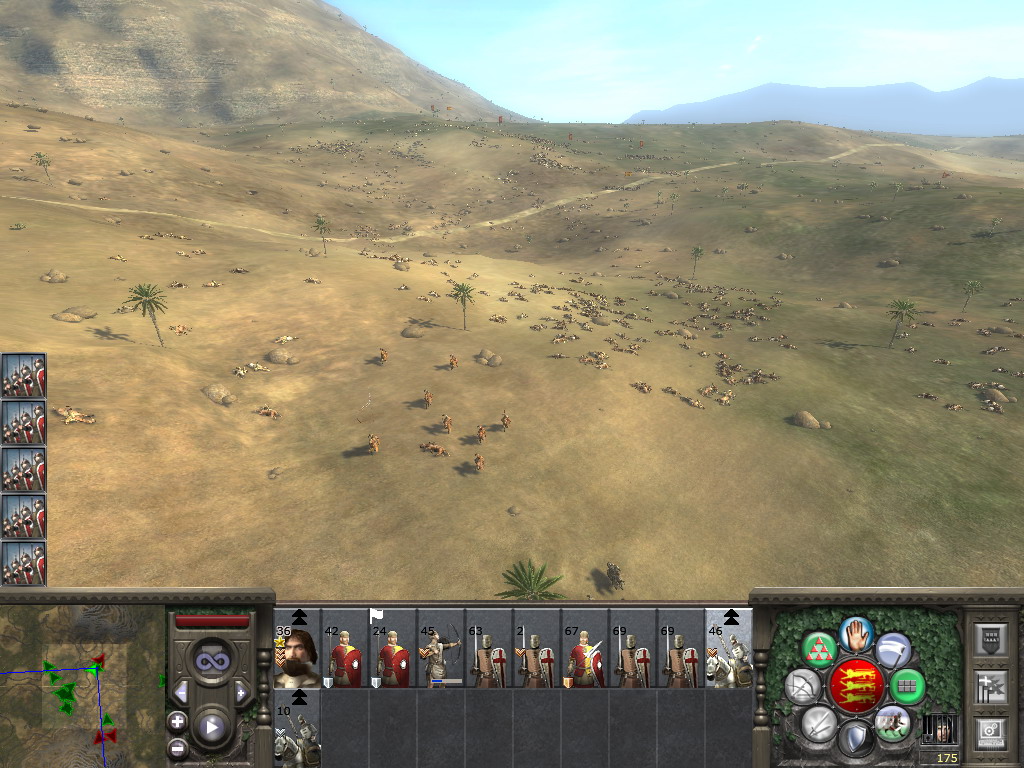Screen dimensions: 1024x768
Task: Pick the crusader infantry card numbered 63
Action: click(488, 656)
